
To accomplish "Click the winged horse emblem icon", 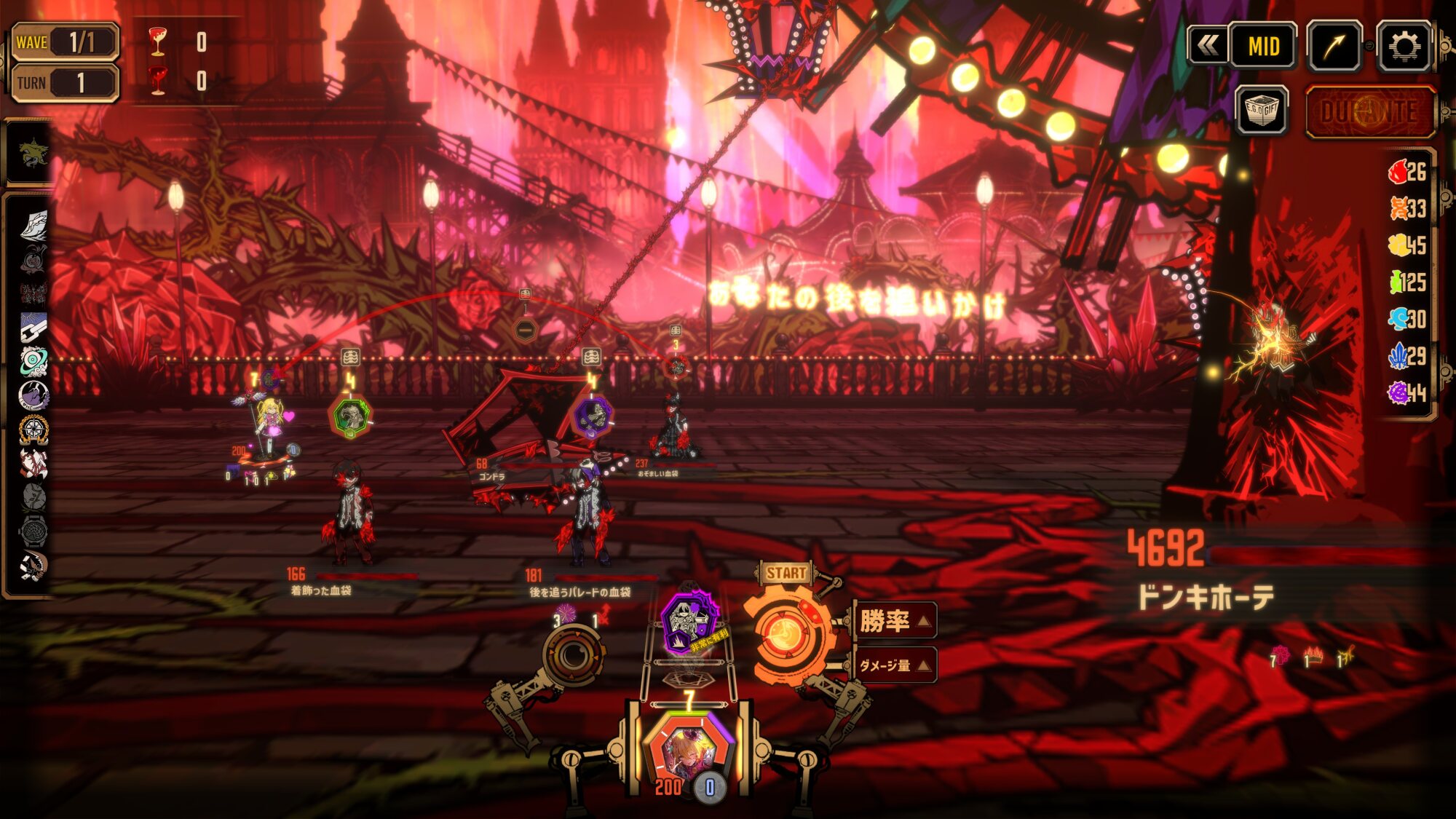I will pos(32,154).
